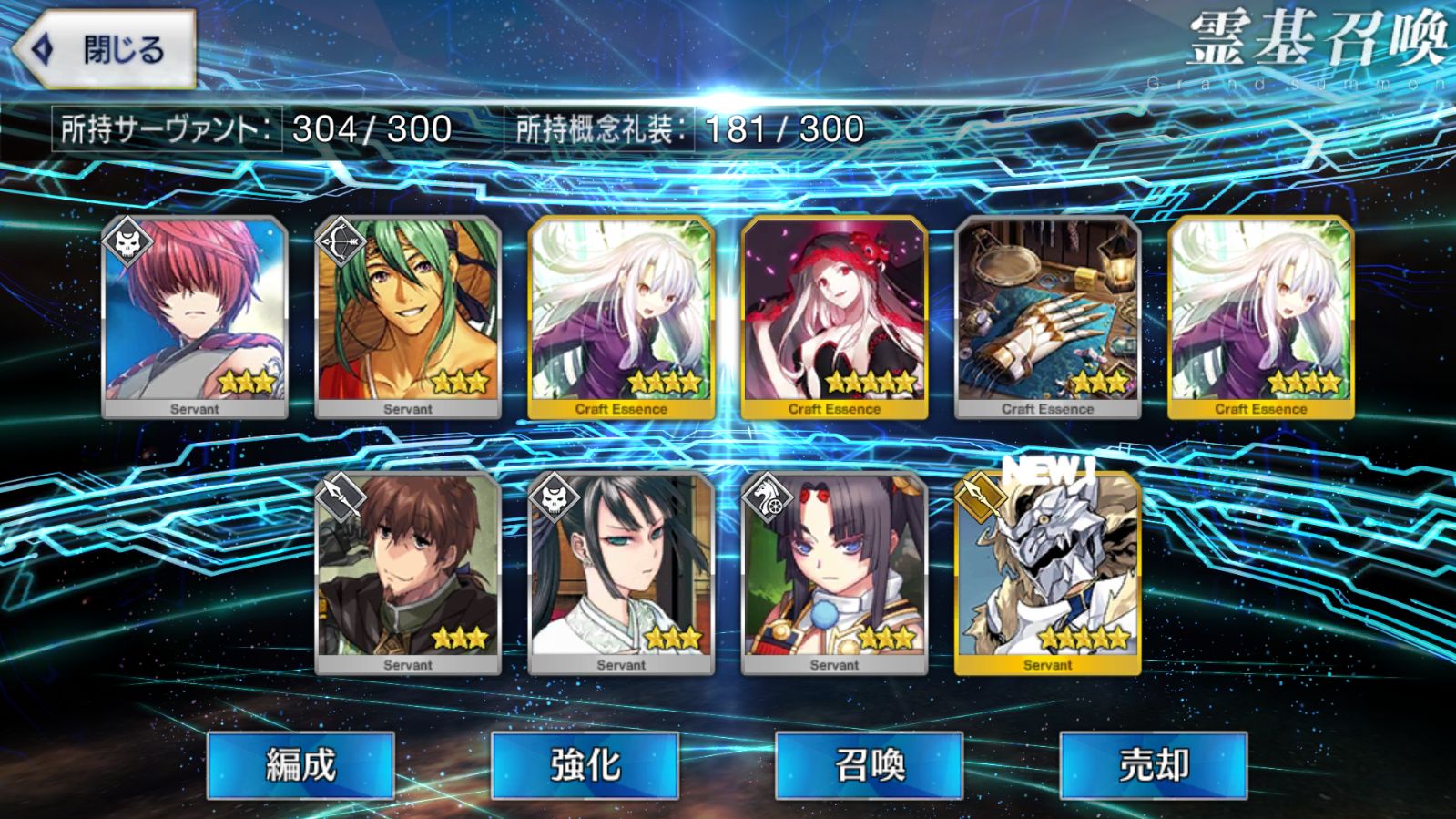View the NEW five-star armored servant card

(x=1047, y=572)
